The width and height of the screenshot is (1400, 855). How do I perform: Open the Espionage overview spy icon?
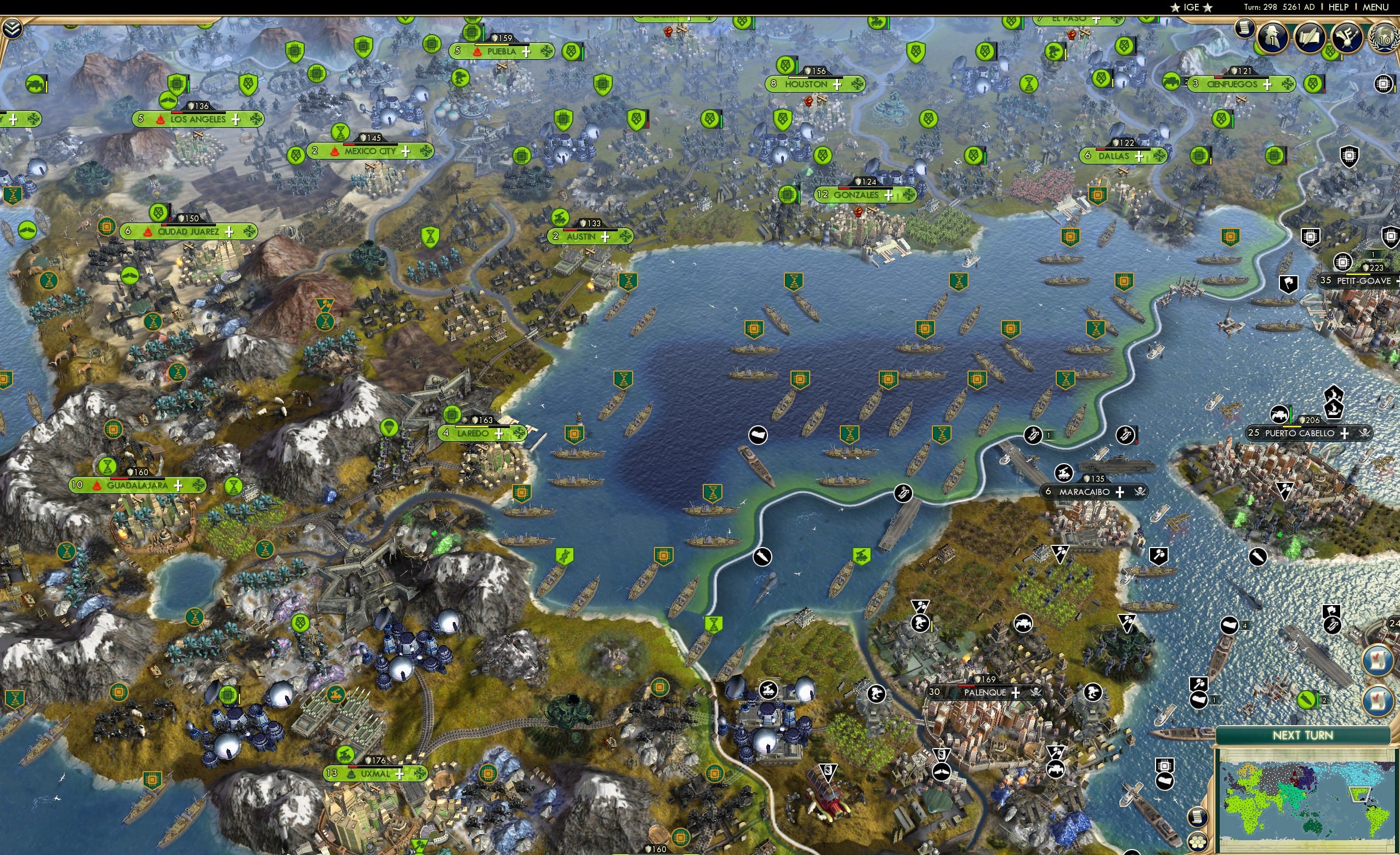coord(1272,37)
